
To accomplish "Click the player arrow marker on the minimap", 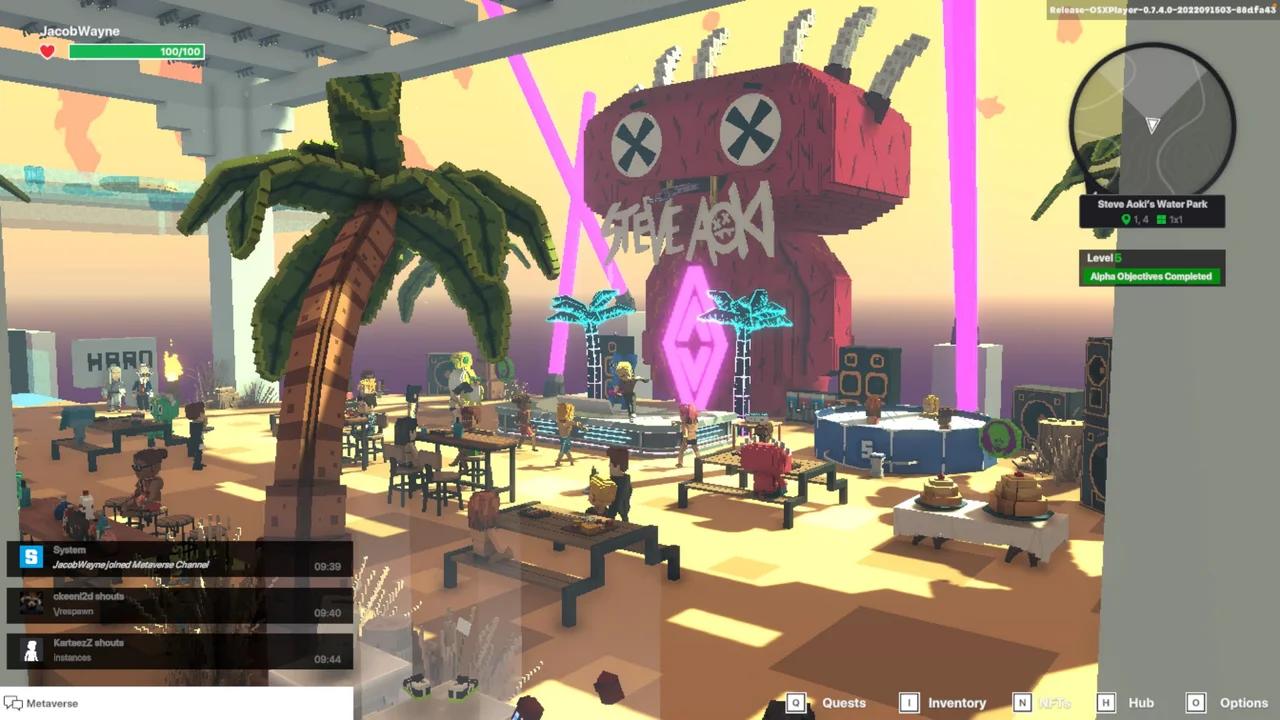I will 1152,126.
